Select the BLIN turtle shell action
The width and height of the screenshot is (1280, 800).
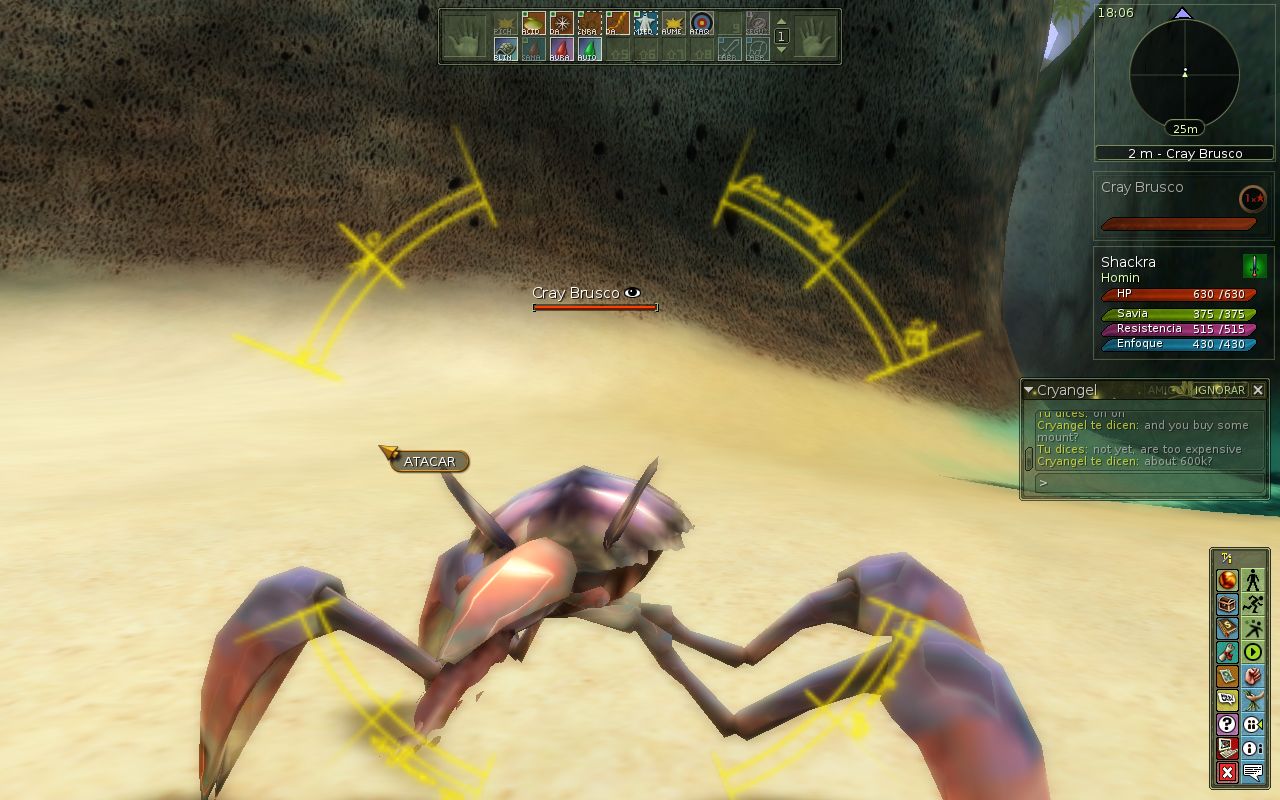click(505, 49)
